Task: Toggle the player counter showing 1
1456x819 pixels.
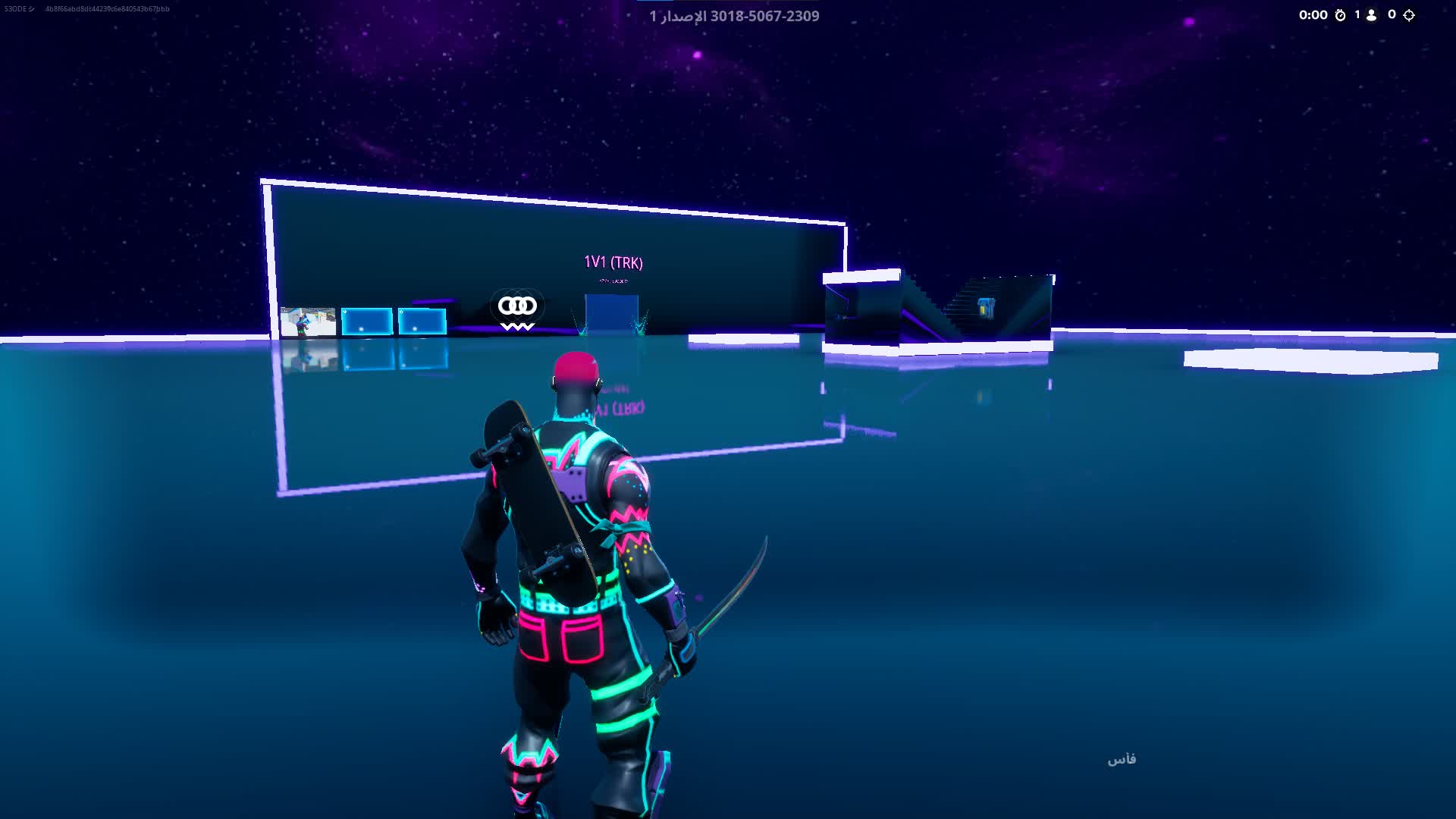Action: [1357, 14]
